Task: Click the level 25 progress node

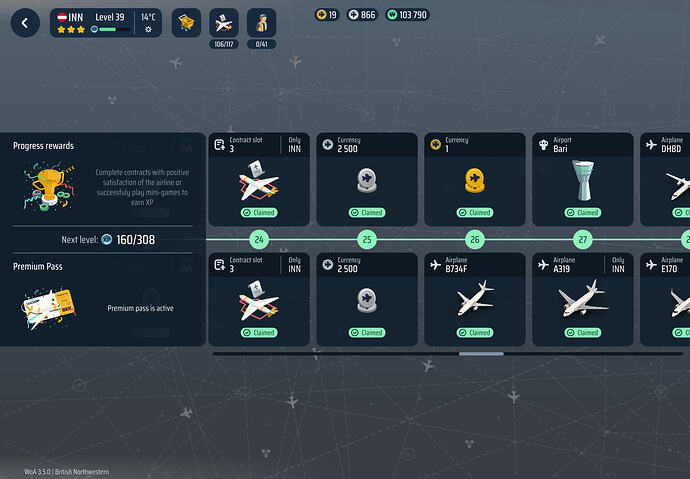Action: 367,240
